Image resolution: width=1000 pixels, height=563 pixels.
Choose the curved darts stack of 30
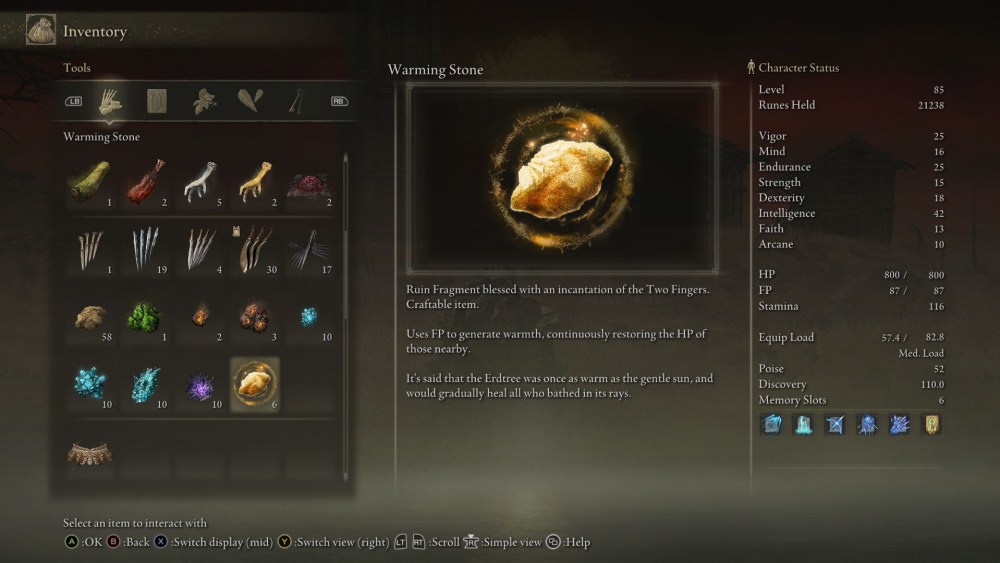coord(254,249)
